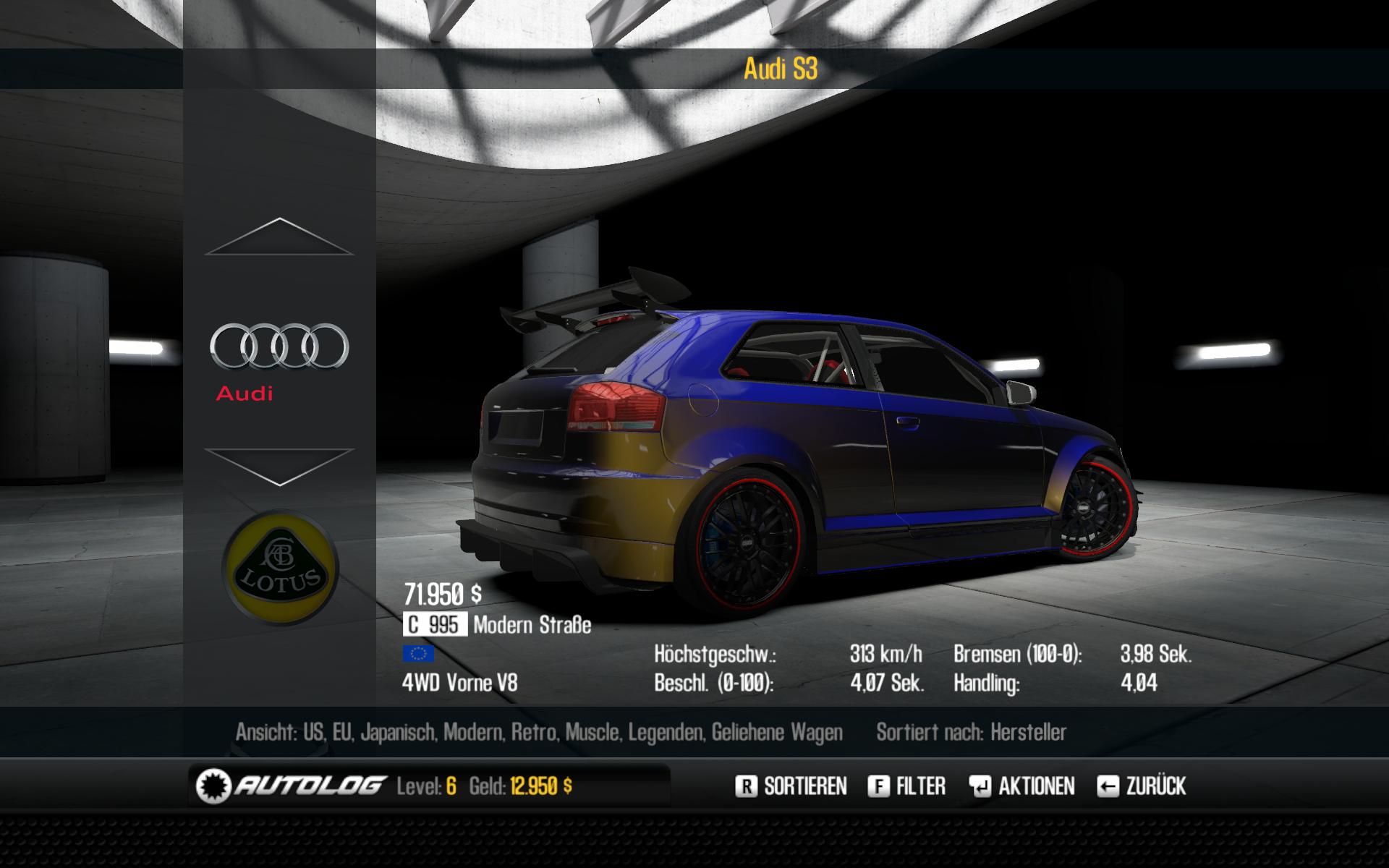The image size is (1389, 868).
Task: Open the Sortieren sort option
Action: tap(791, 786)
